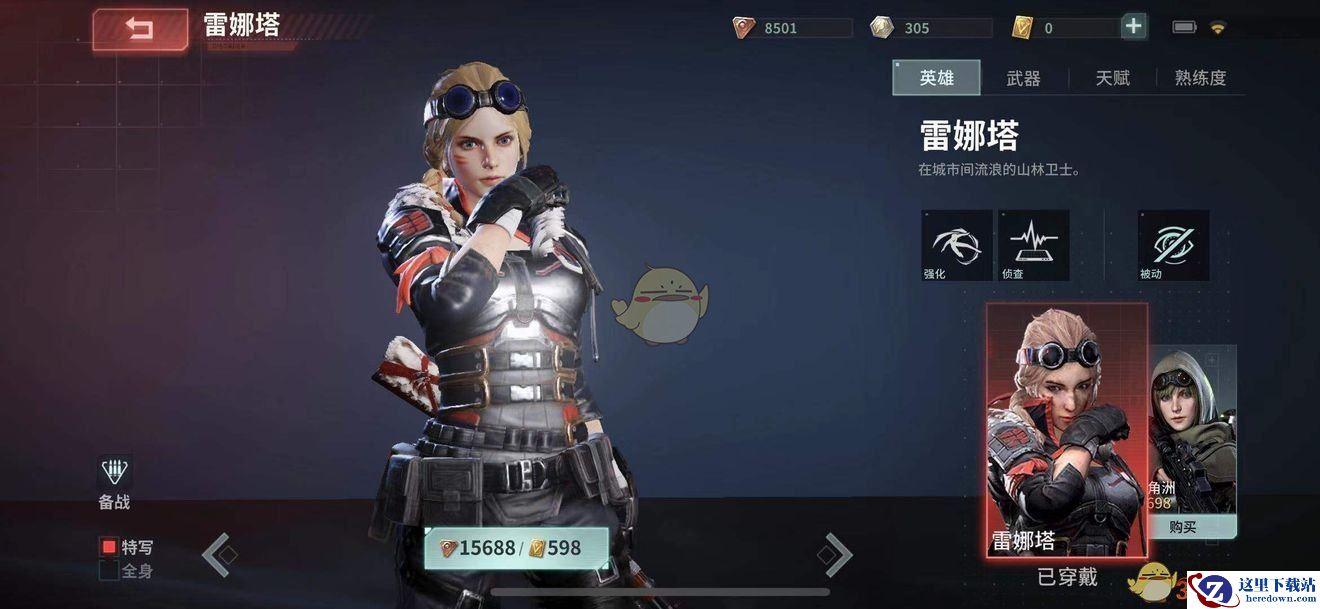Inspect the 被动 passive skill icon
This screenshot has width=1320, height=609.
(x=1173, y=244)
